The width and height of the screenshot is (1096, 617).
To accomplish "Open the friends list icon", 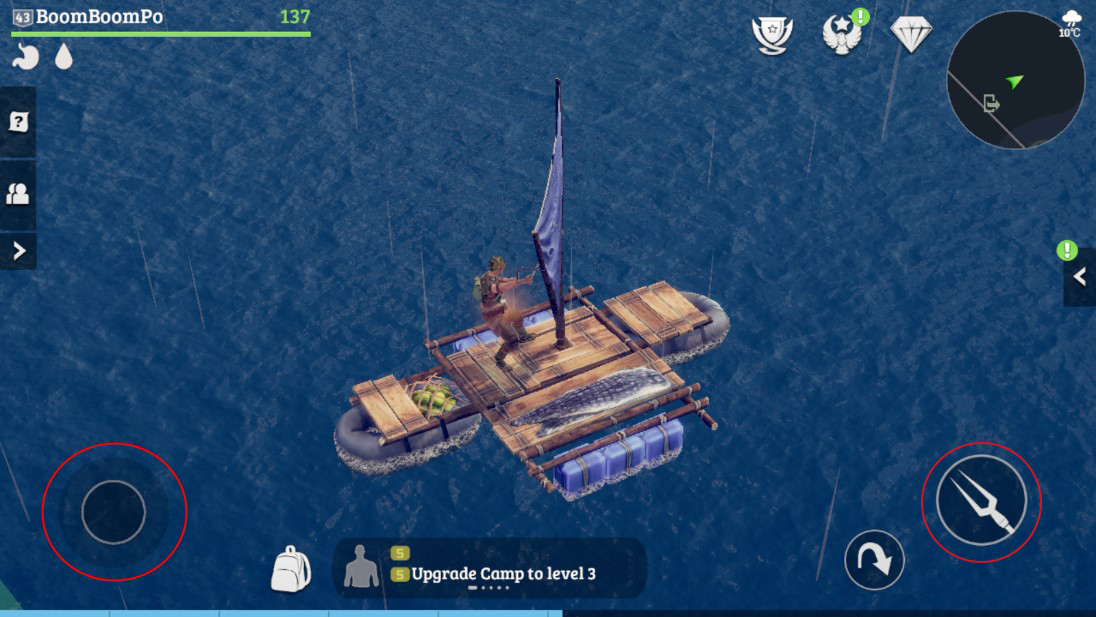I will click(18, 194).
